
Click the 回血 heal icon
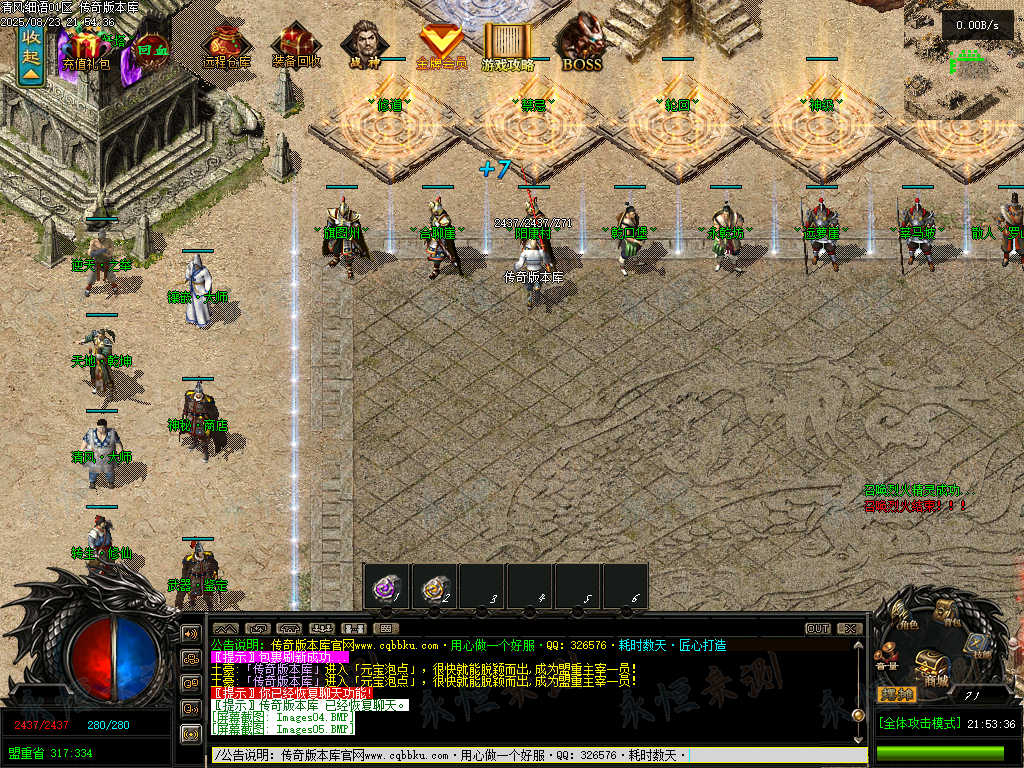[x=150, y=47]
